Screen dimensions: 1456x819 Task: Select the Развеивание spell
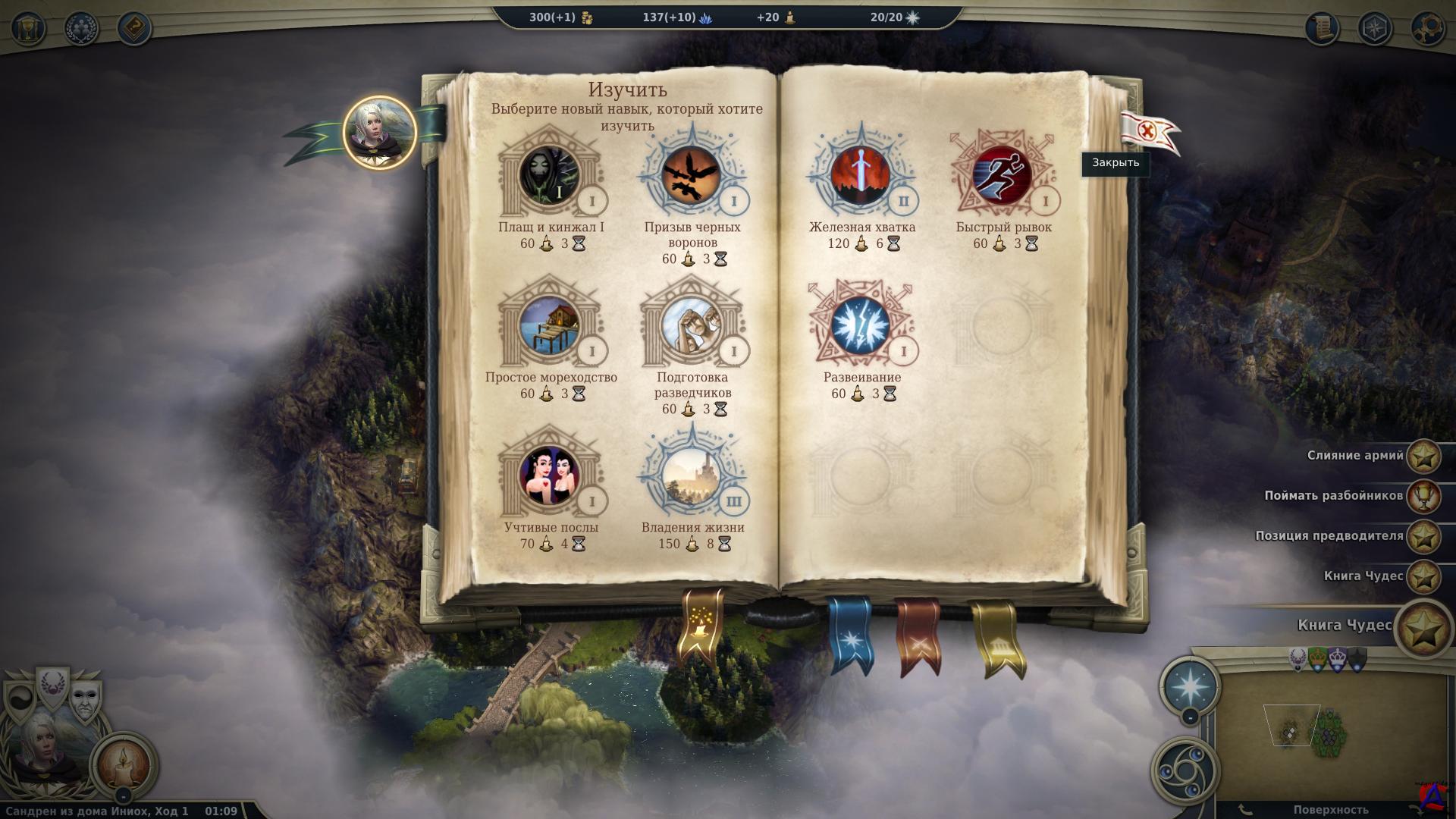pyautogui.click(x=861, y=325)
